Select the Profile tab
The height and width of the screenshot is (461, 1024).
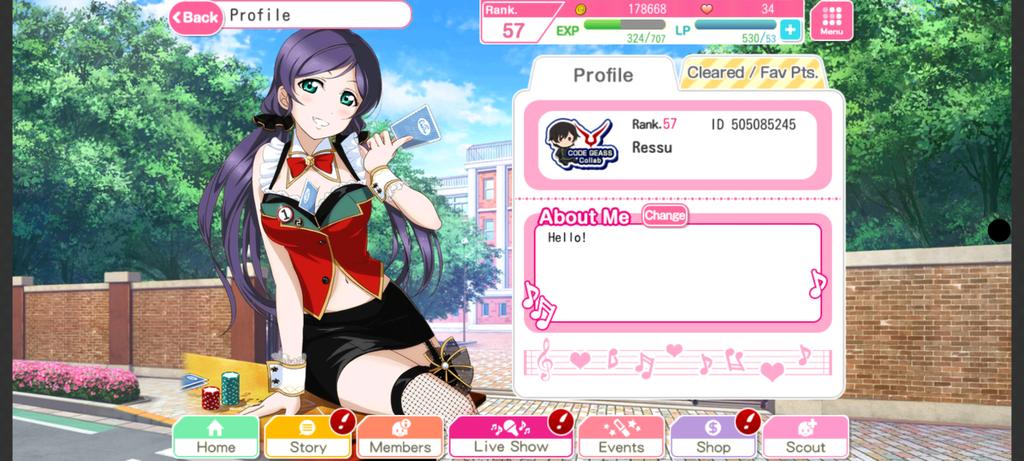pos(602,75)
